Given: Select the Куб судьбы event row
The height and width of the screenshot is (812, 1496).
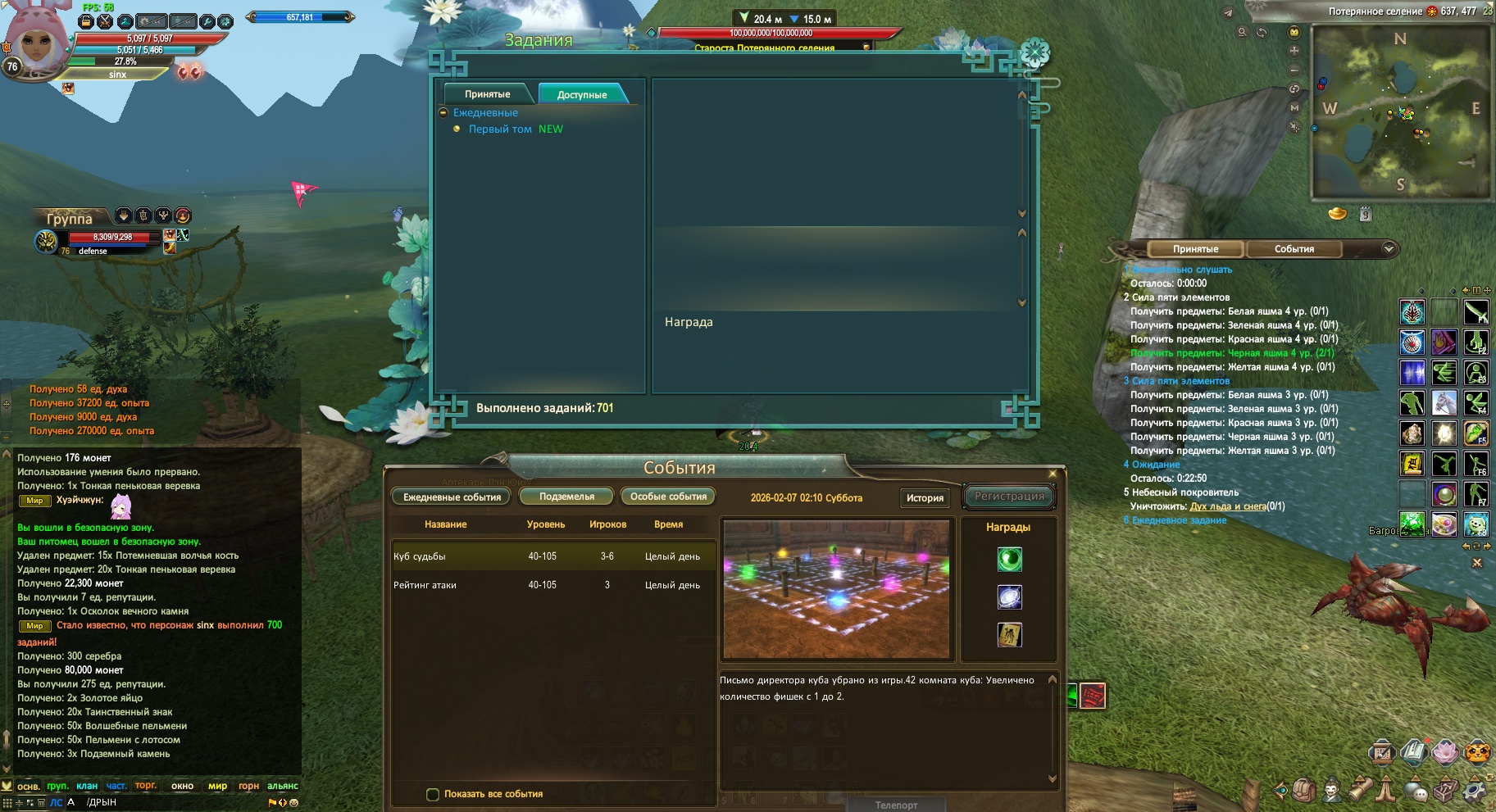Looking at the screenshot, I should pos(553,556).
